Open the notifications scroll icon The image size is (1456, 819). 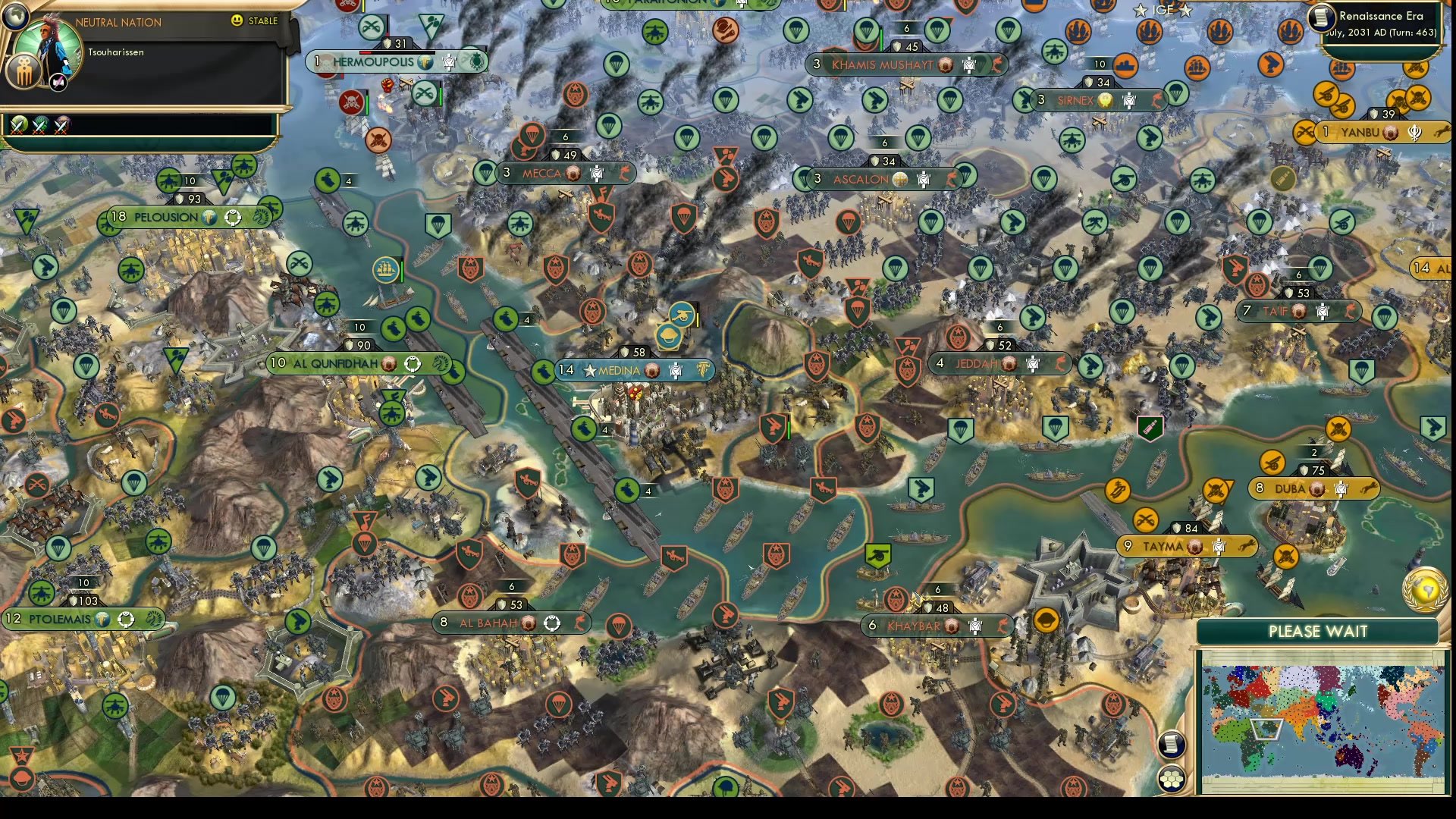tap(1172, 745)
